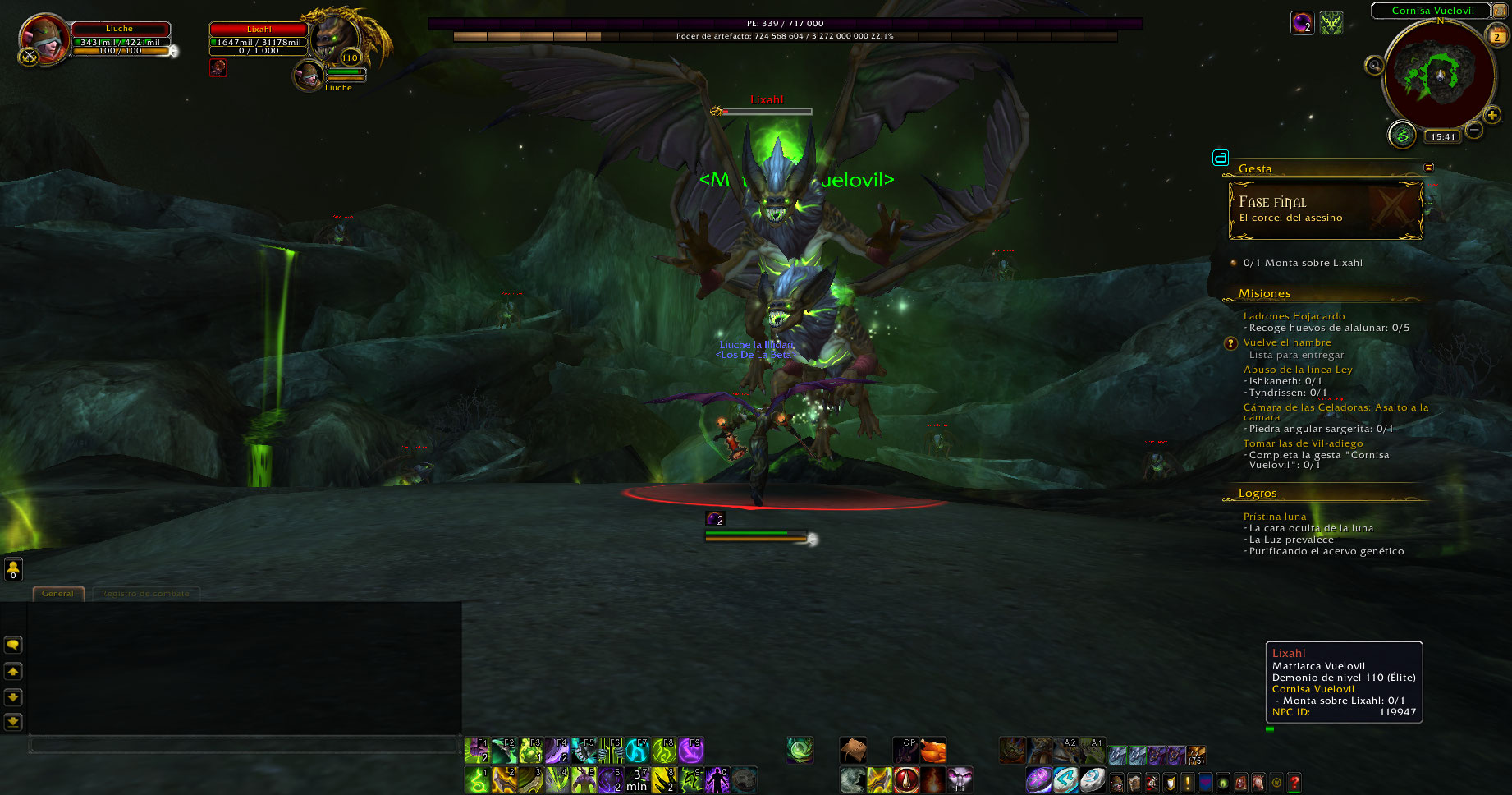Screen dimensions: 1512x795
Task: Open the red question mark help button
Action: 1294,783
